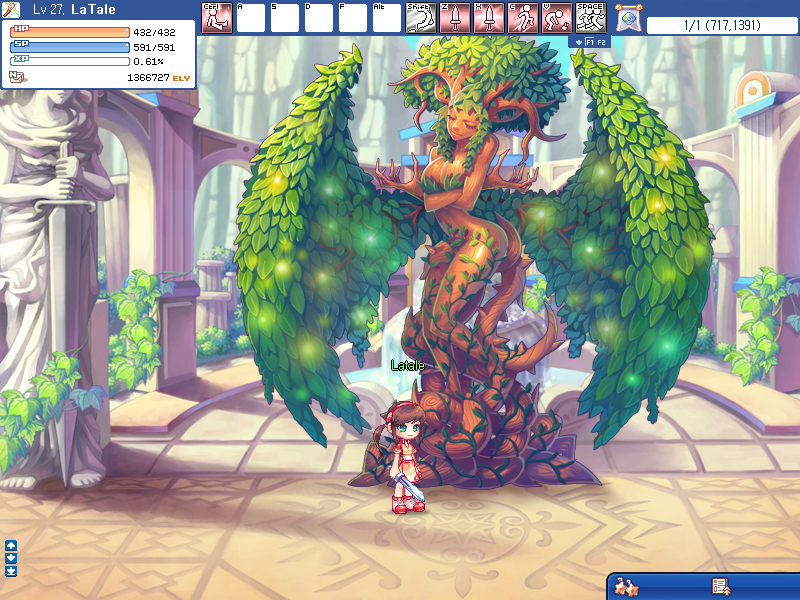Open the stars icon in the bottom menu bar
Image resolution: width=800 pixels, height=600 pixels.
[626, 586]
